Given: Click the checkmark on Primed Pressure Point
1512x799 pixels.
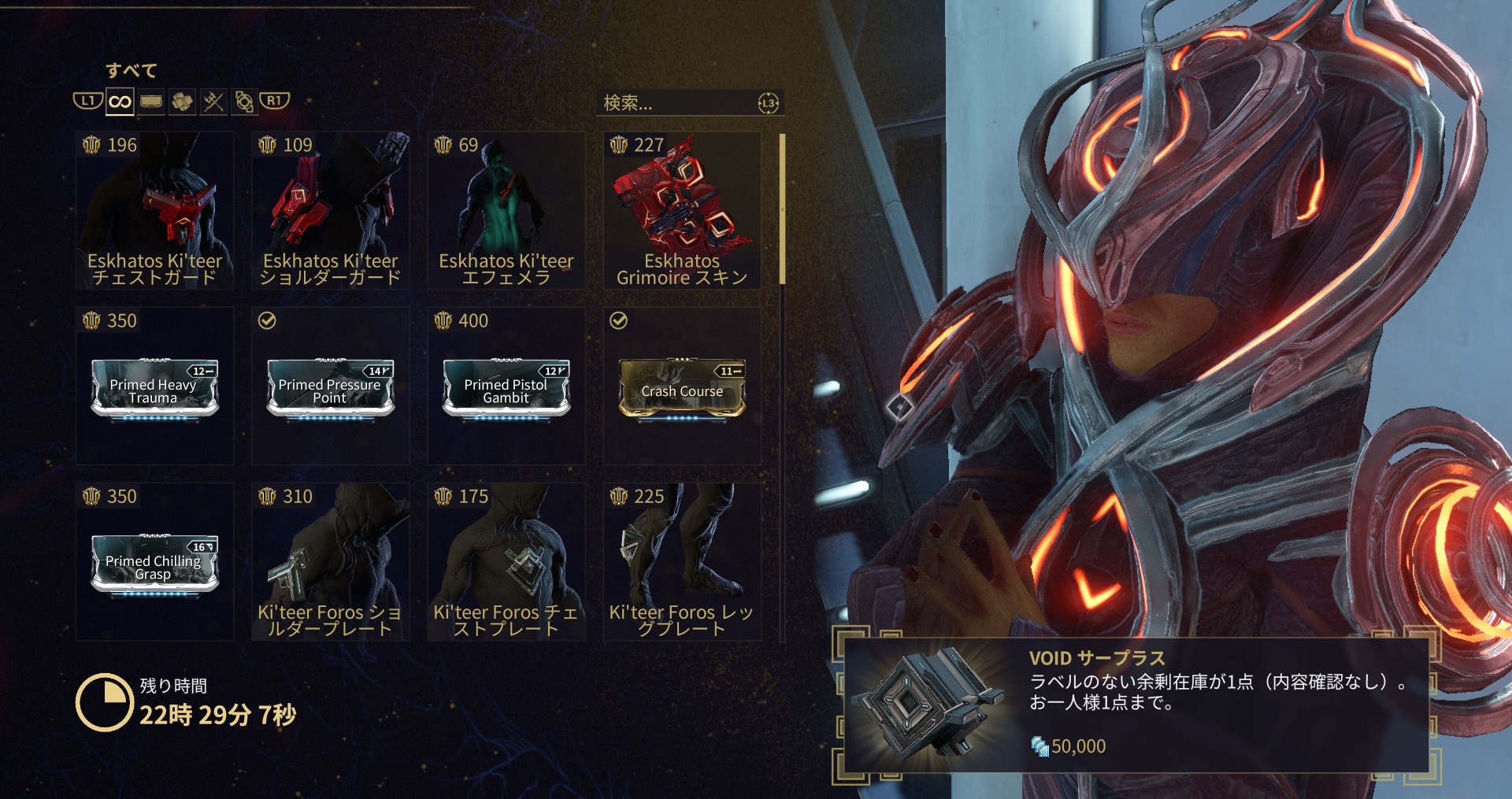Looking at the screenshot, I should click(268, 320).
